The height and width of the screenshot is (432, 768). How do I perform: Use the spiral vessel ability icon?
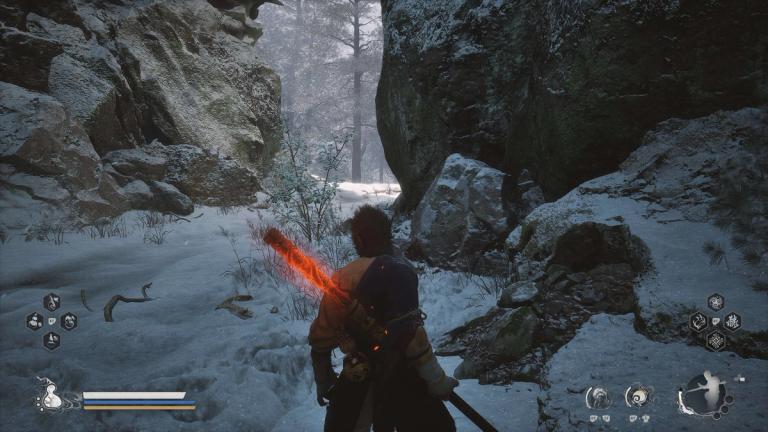637,397
